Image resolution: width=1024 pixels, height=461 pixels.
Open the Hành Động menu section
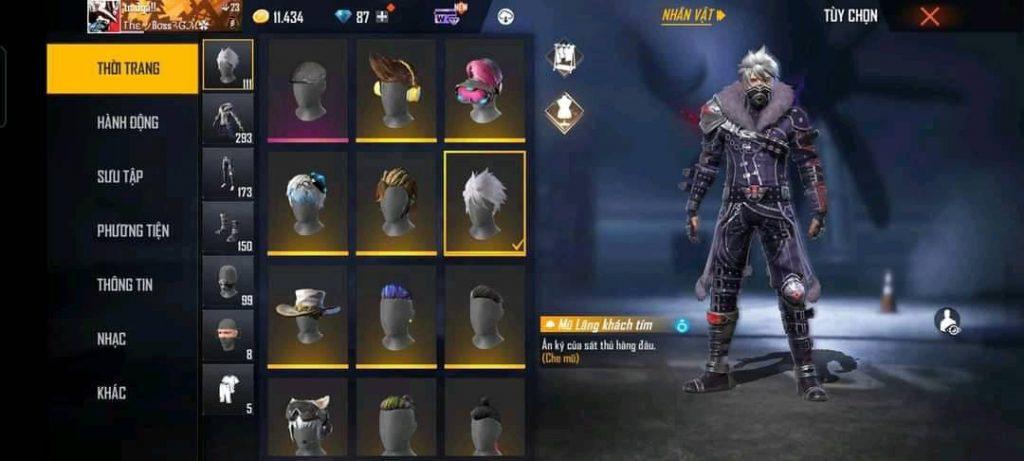click(x=127, y=123)
